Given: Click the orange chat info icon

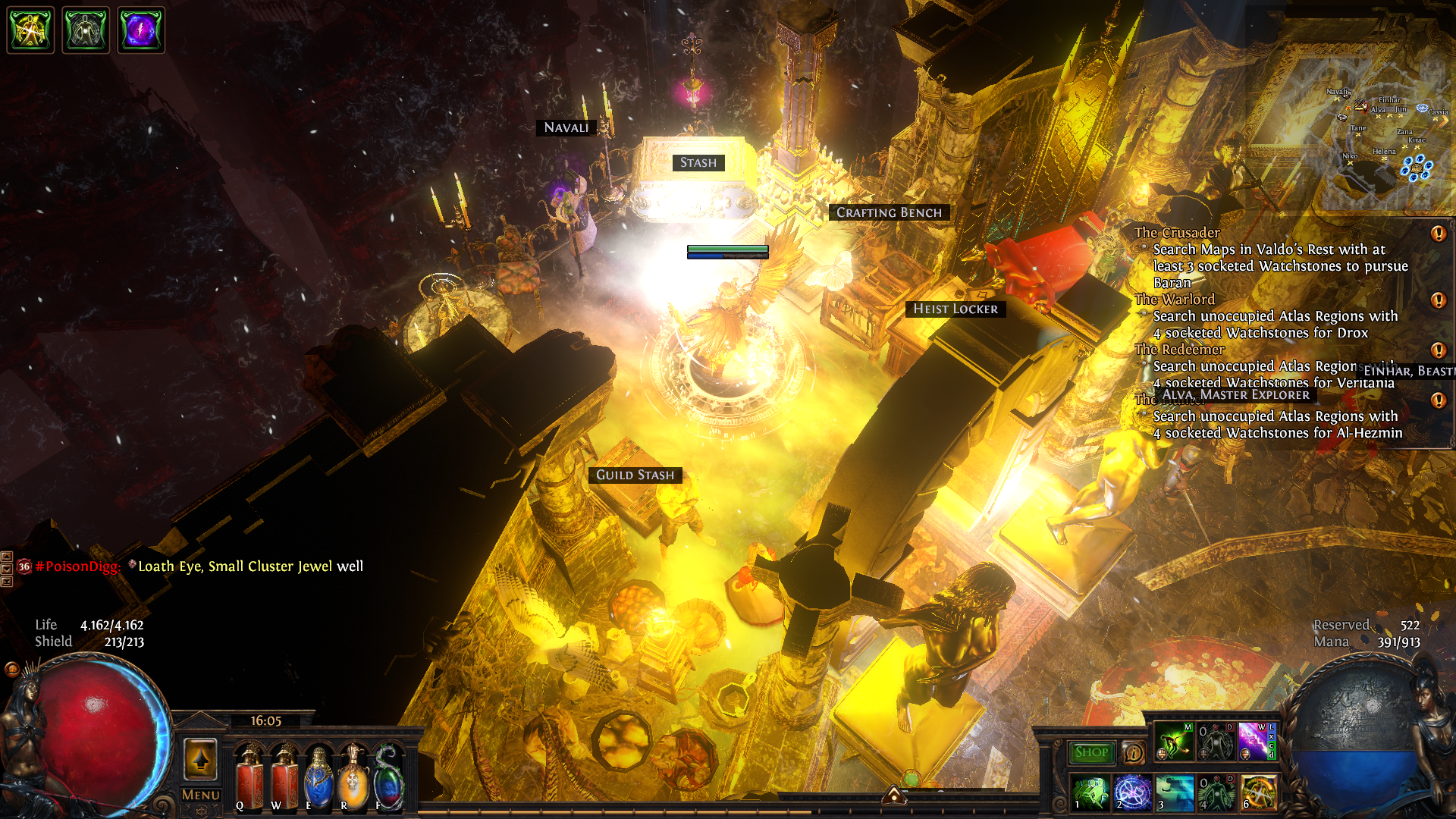Looking at the screenshot, I should tap(1133, 752).
